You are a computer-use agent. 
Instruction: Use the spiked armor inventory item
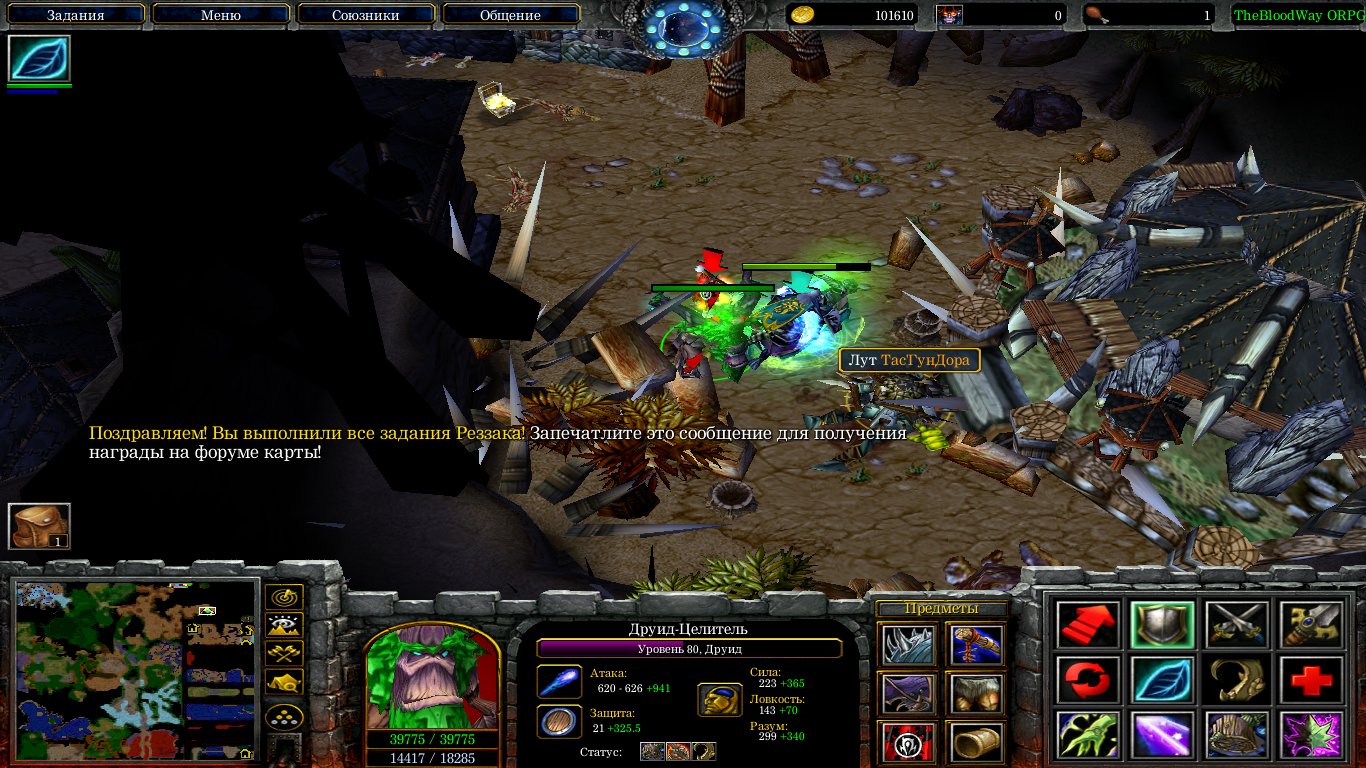(x=909, y=645)
